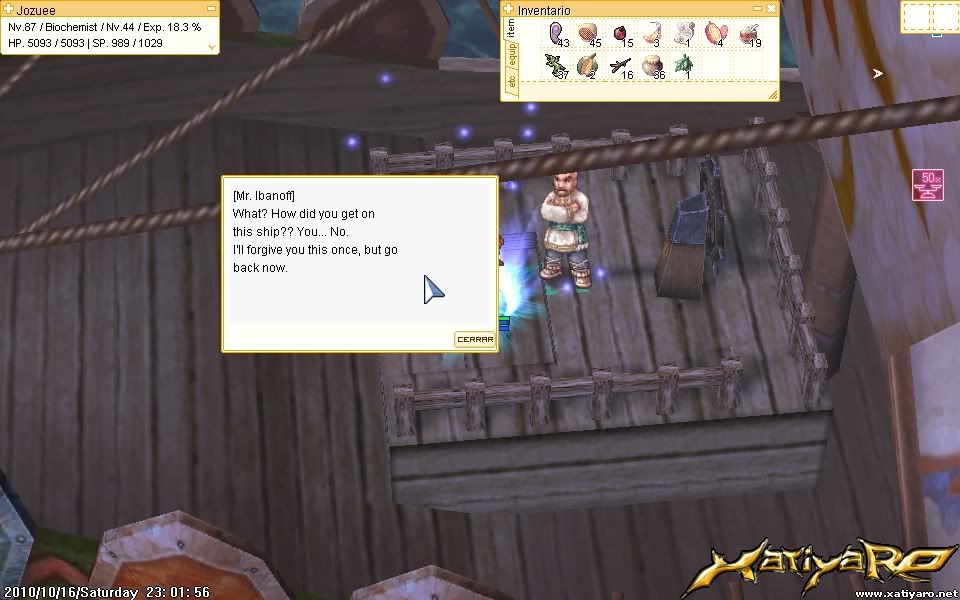
Task: Close the Inventario window
Action: click(x=772, y=9)
